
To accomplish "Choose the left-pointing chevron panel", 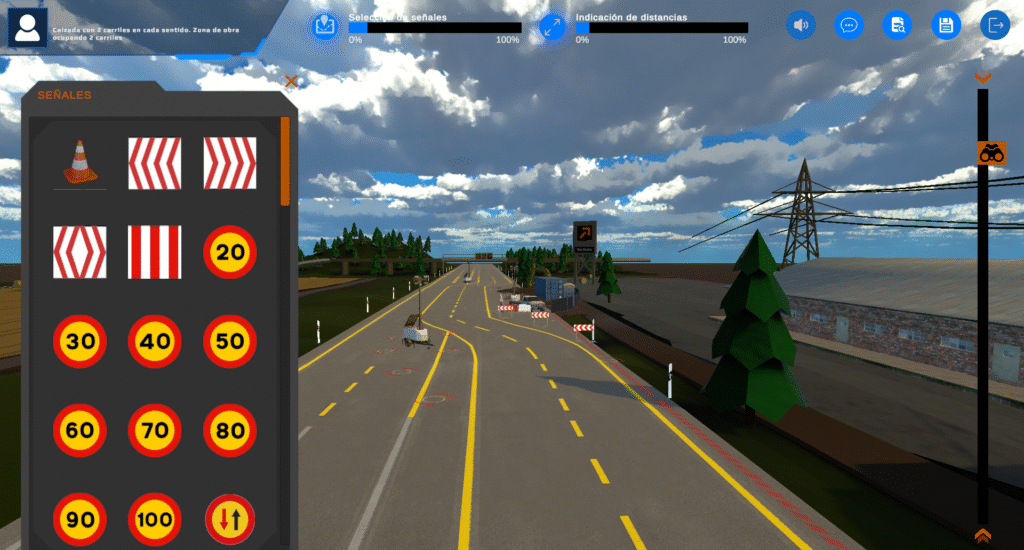I will click(155, 163).
